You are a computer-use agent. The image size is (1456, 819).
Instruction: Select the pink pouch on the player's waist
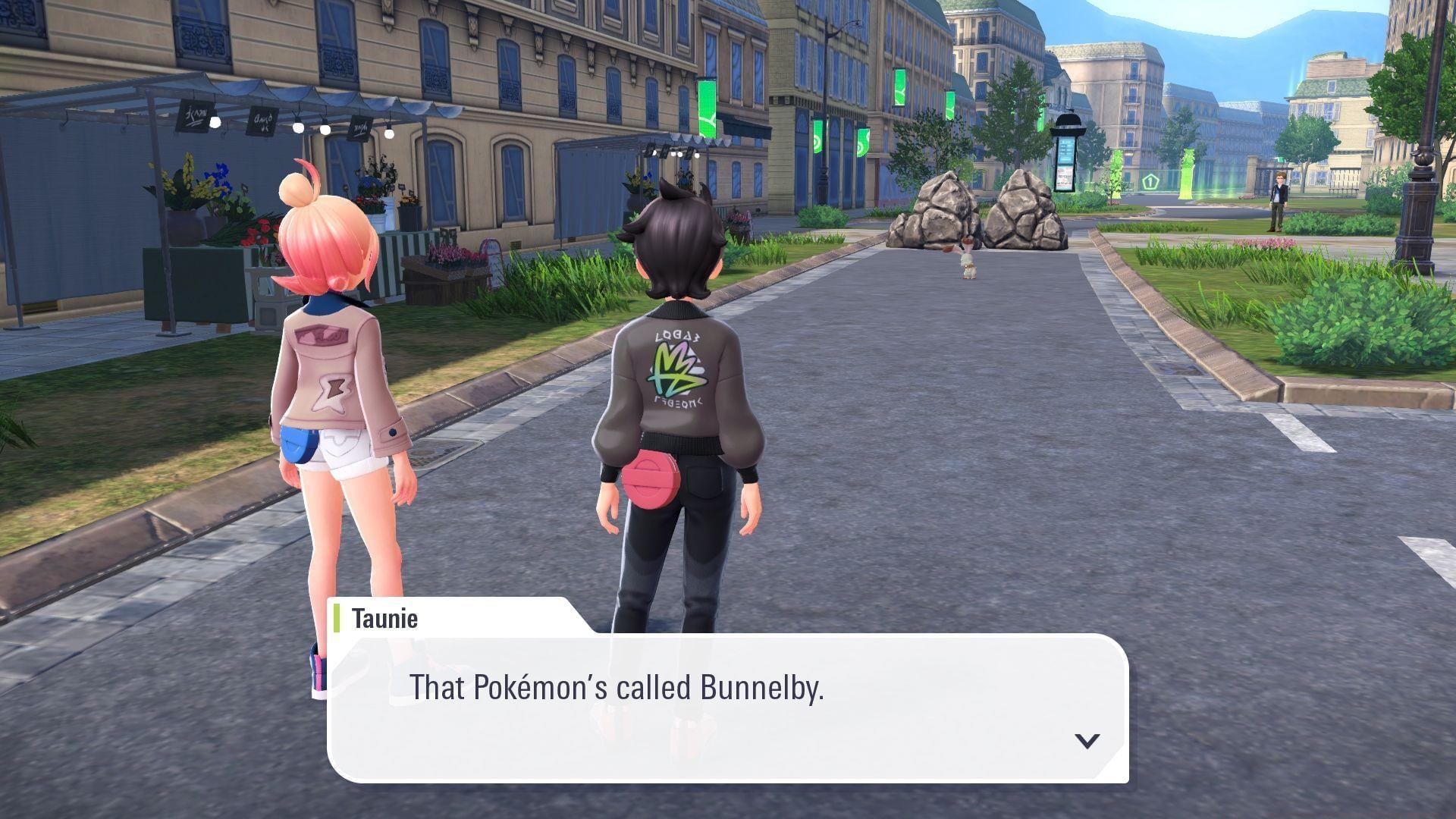pos(652,478)
